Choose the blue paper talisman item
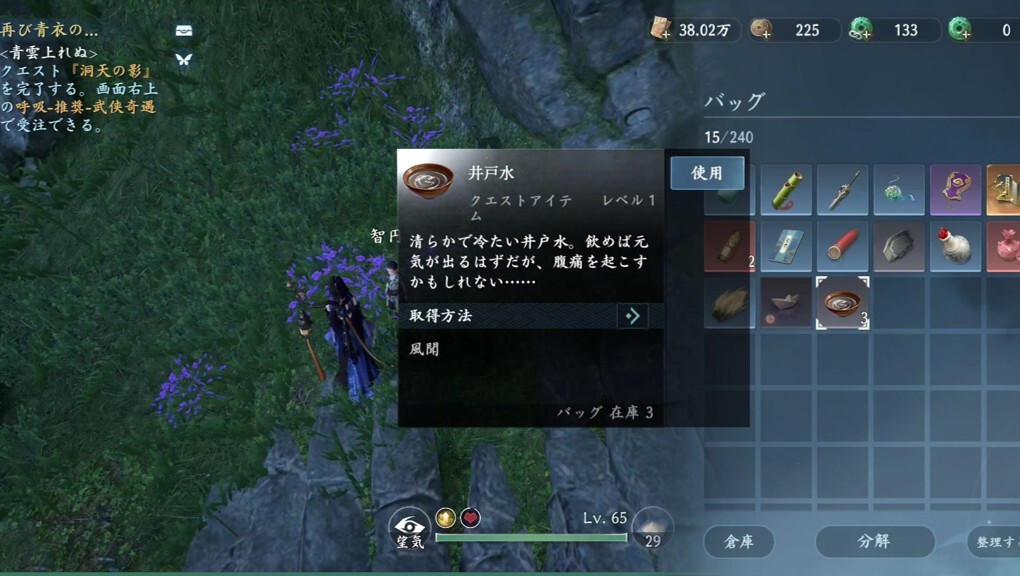 (785, 246)
